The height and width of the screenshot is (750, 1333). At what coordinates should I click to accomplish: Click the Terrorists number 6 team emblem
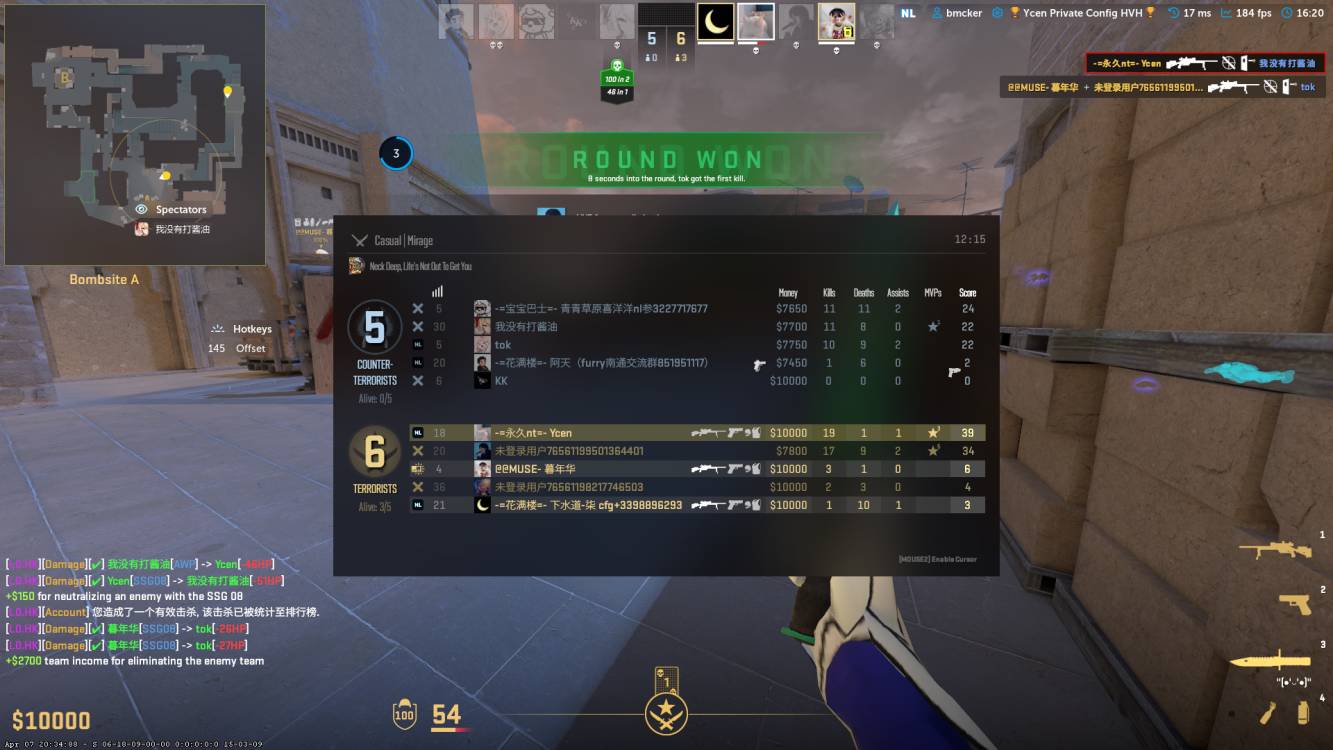click(x=375, y=450)
